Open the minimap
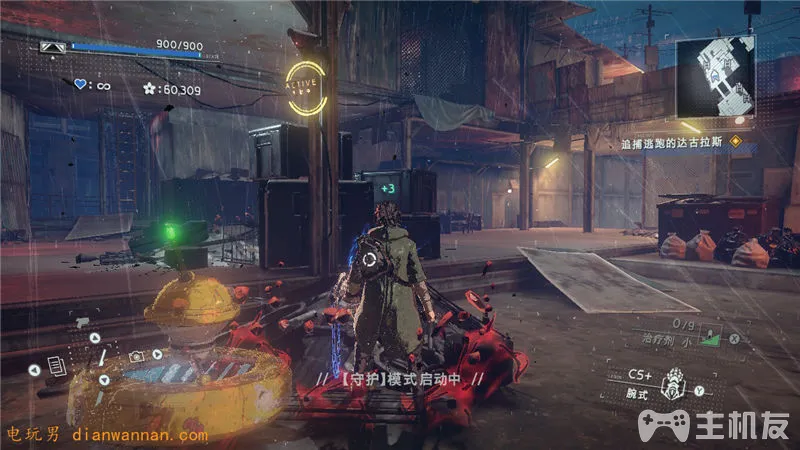The height and width of the screenshot is (450, 800). (714, 76)
